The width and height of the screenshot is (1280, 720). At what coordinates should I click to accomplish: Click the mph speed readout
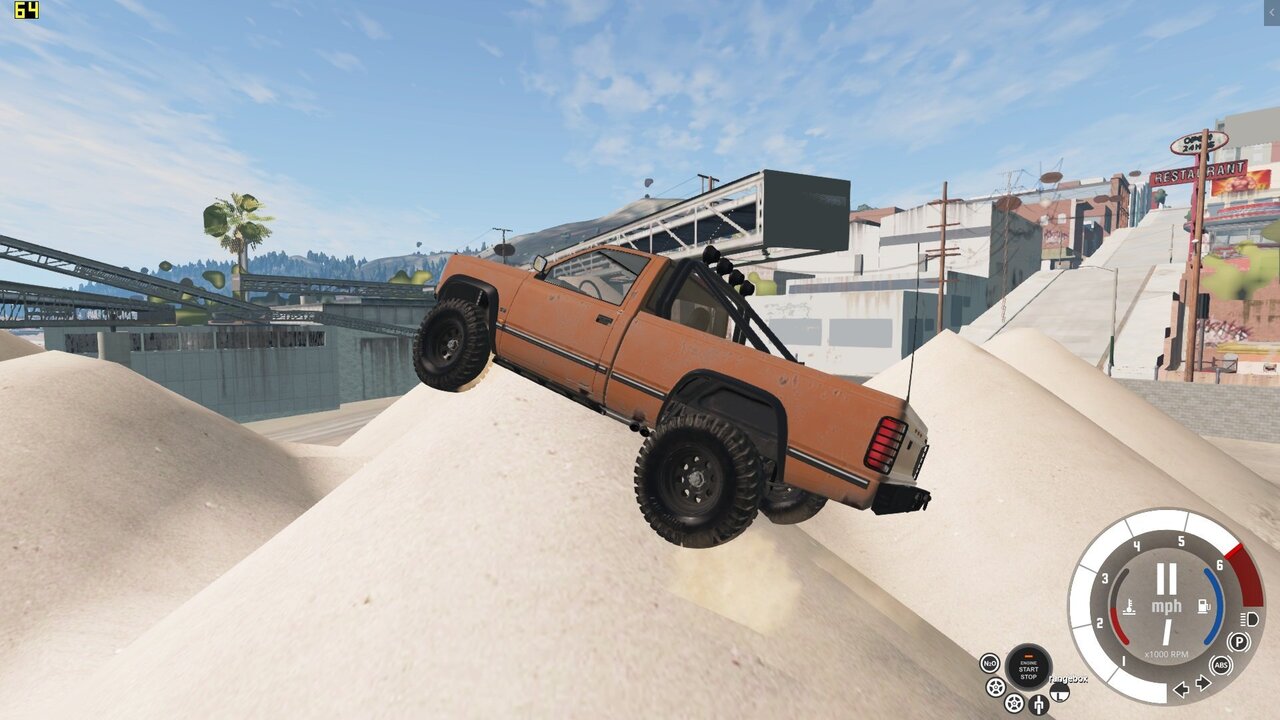[1167, 605]
